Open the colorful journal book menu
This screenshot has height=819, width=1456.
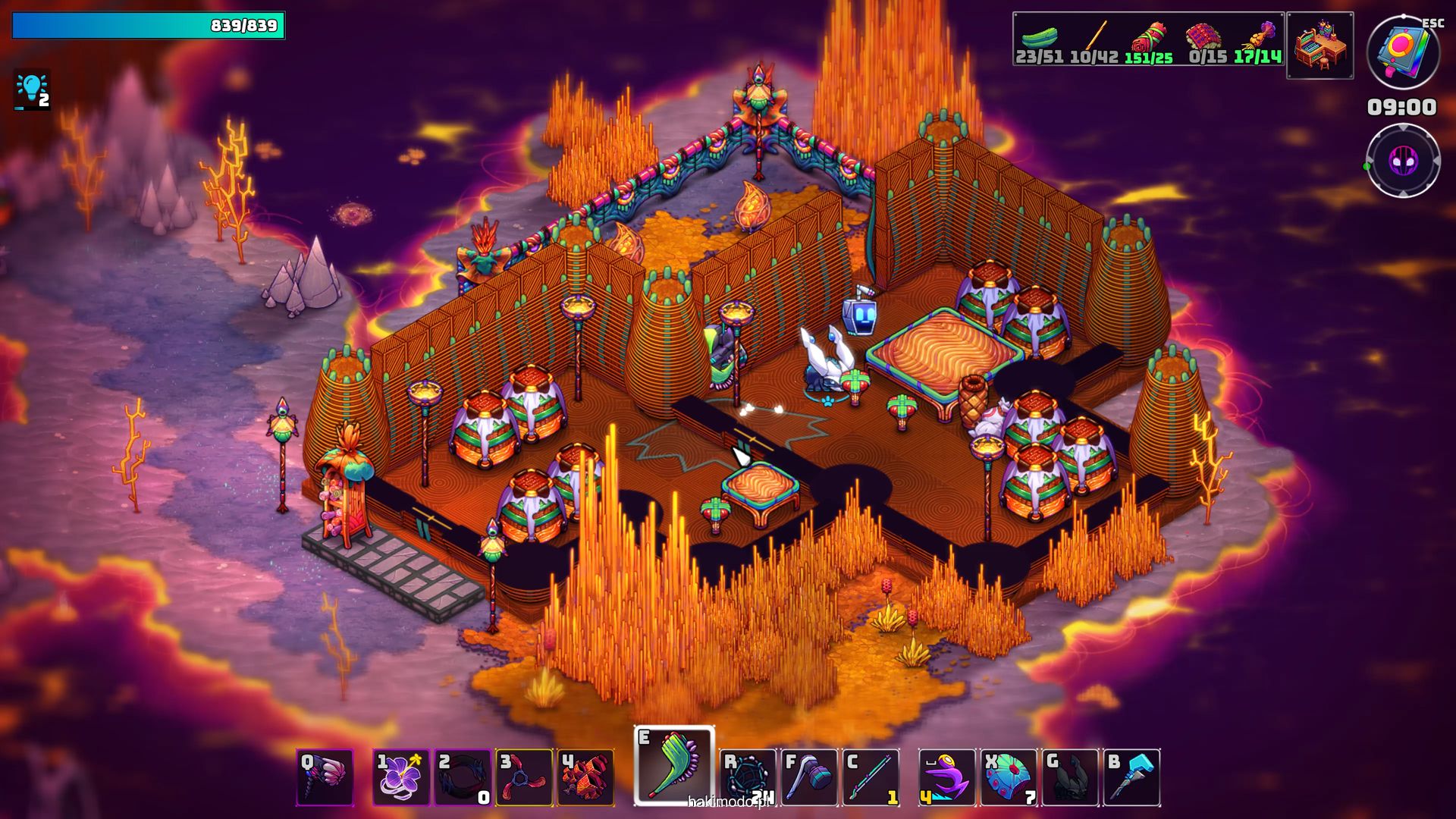click(x=1403, y=52)
